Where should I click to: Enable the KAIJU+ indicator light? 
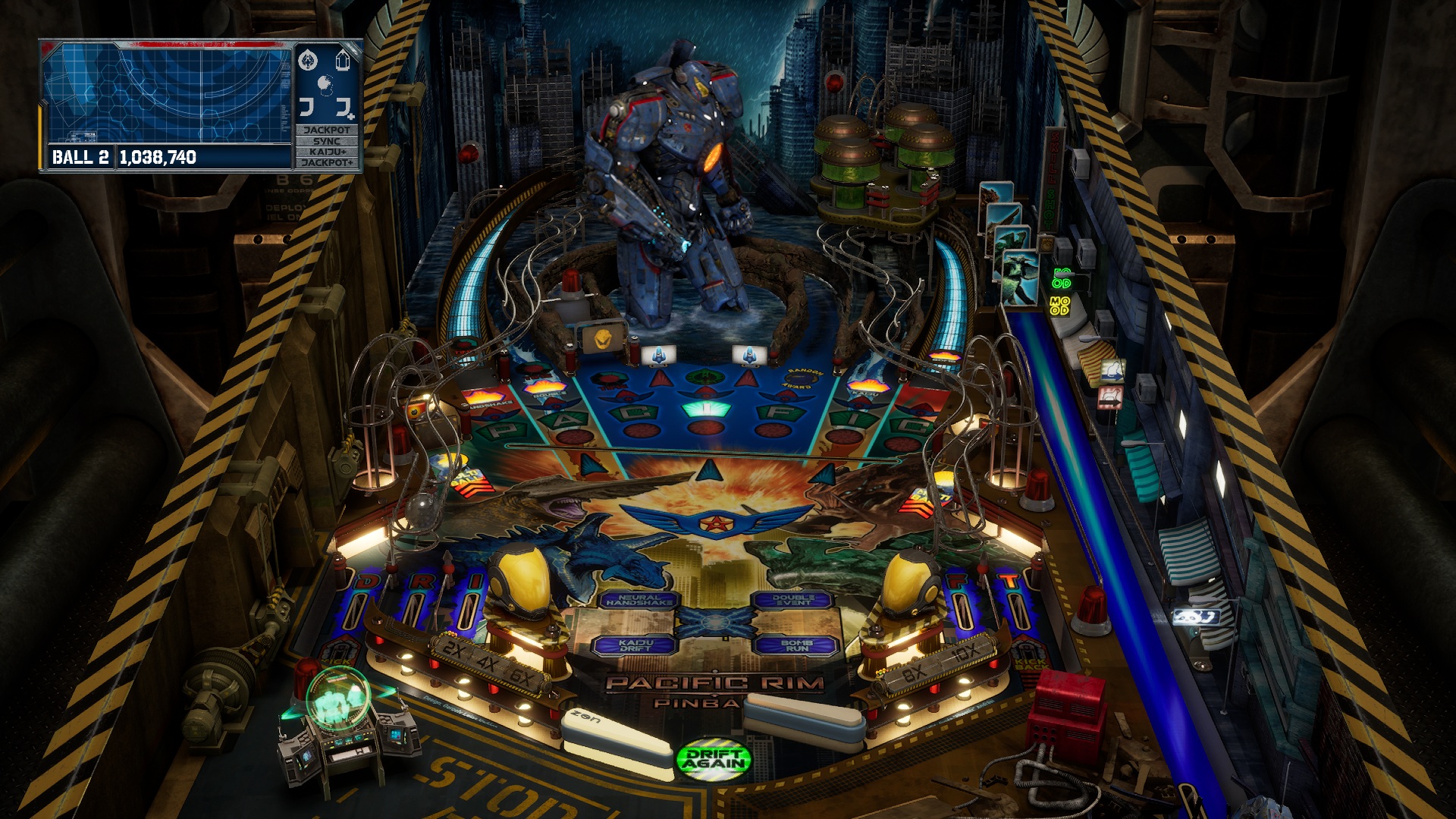[328, 152]
